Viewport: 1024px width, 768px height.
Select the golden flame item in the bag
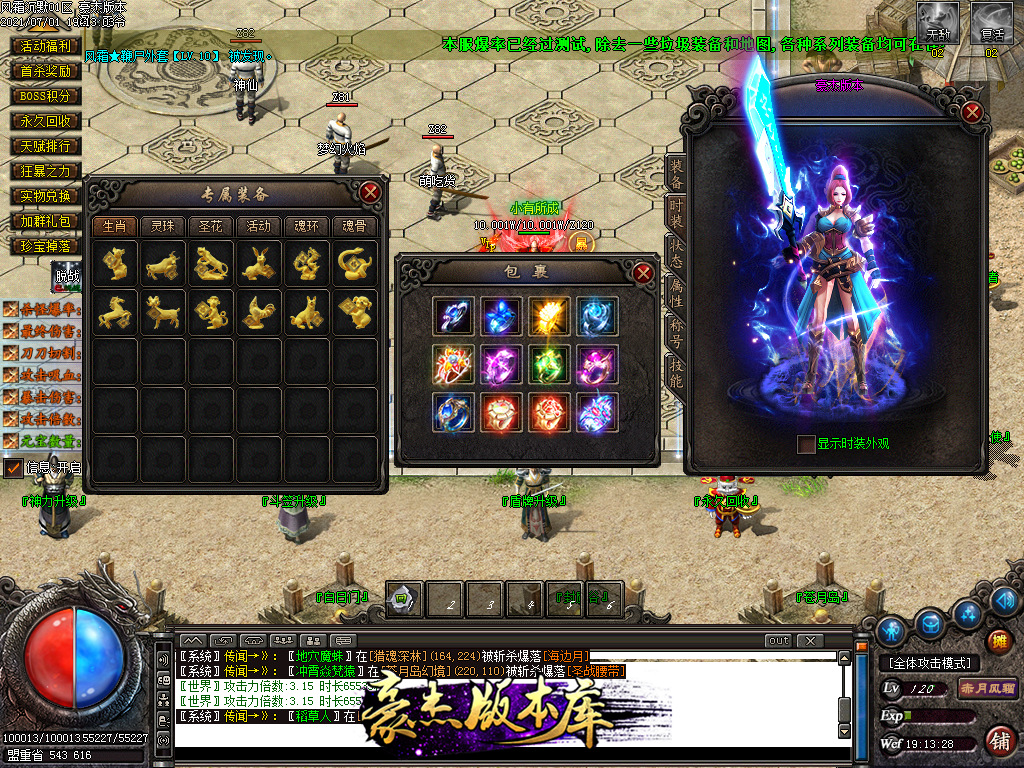coord(549,314)
